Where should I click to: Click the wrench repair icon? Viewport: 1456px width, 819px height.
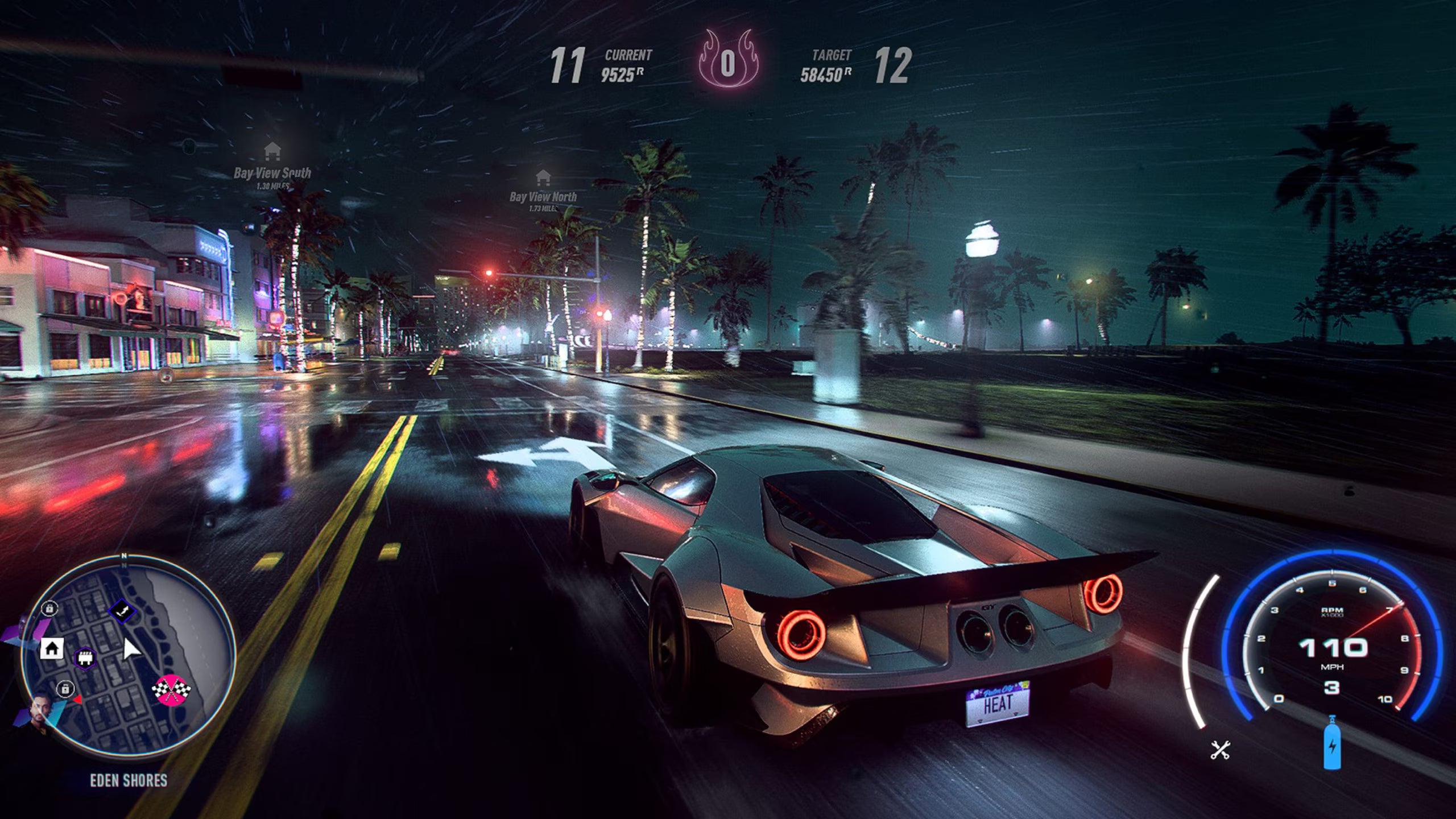(x=1220, y=750)
